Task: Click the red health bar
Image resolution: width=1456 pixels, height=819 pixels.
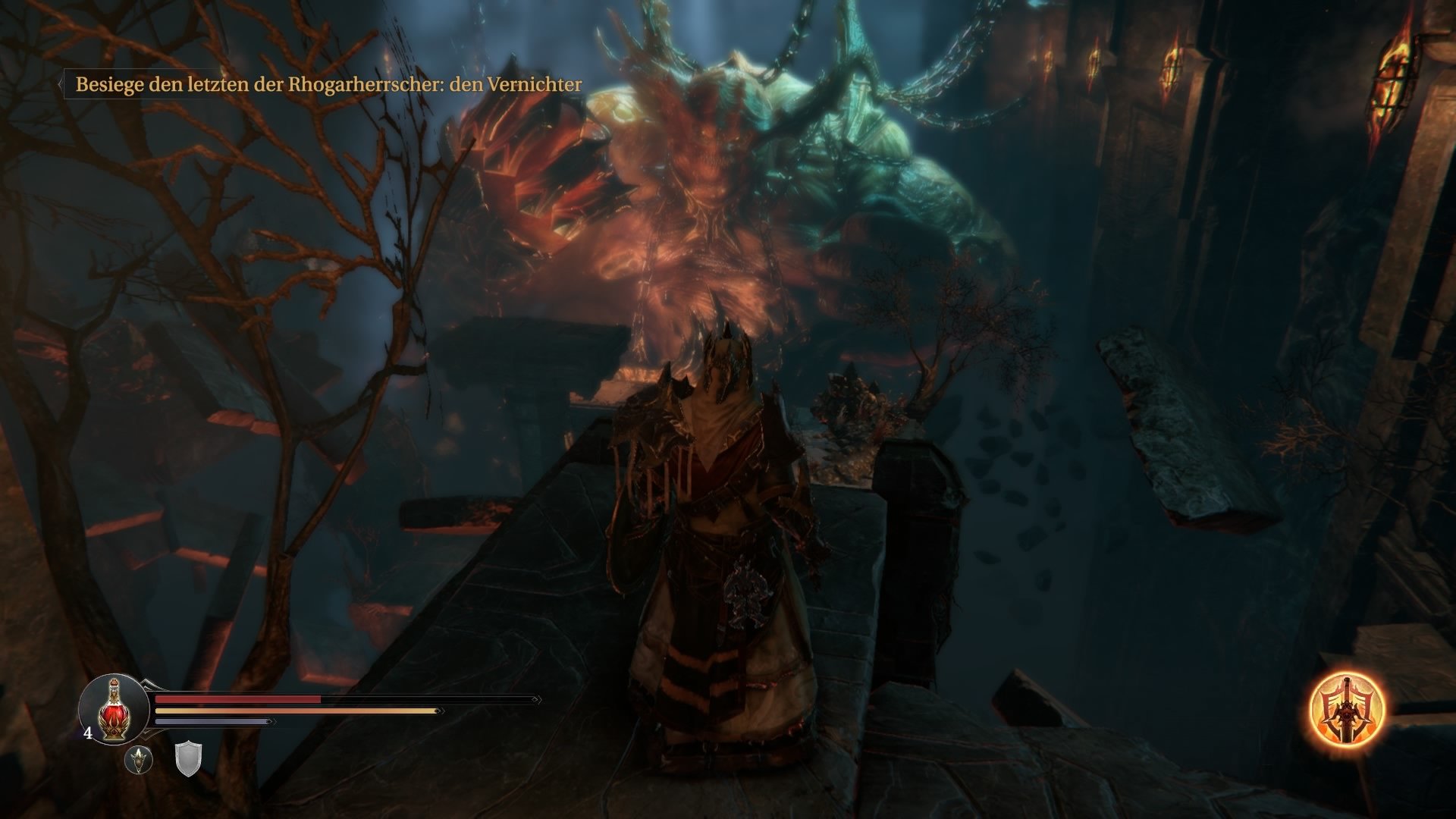Action: (x=237, y=698)
